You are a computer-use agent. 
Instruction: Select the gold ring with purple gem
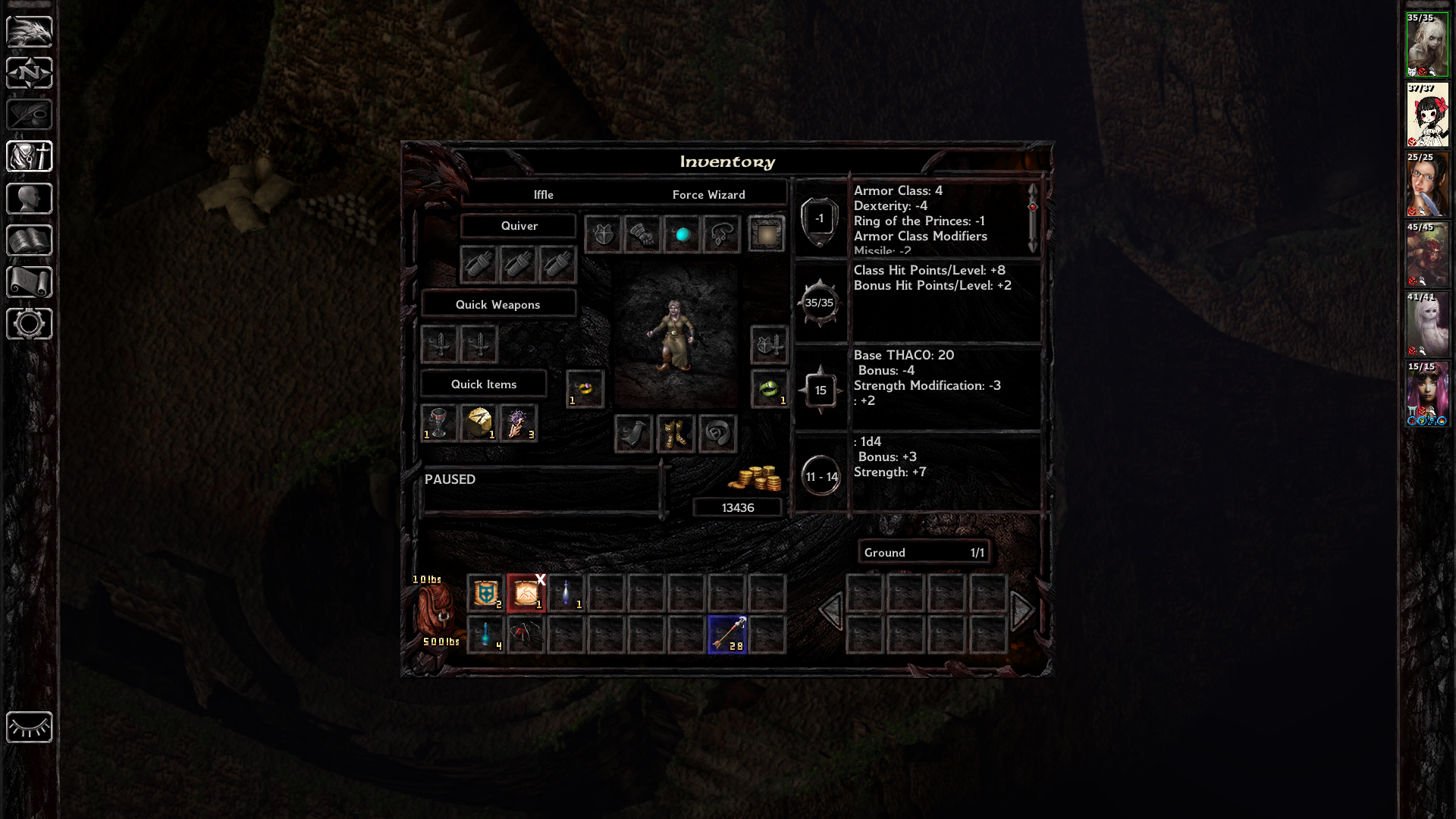pos(585,389)
